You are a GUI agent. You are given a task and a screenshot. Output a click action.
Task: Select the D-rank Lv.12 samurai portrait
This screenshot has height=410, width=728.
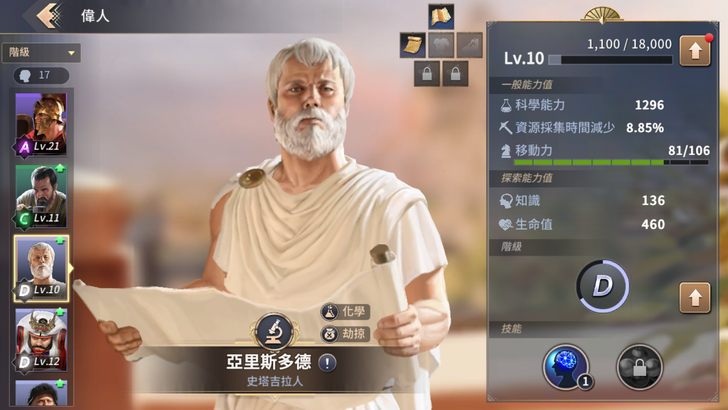pos(41,339)
